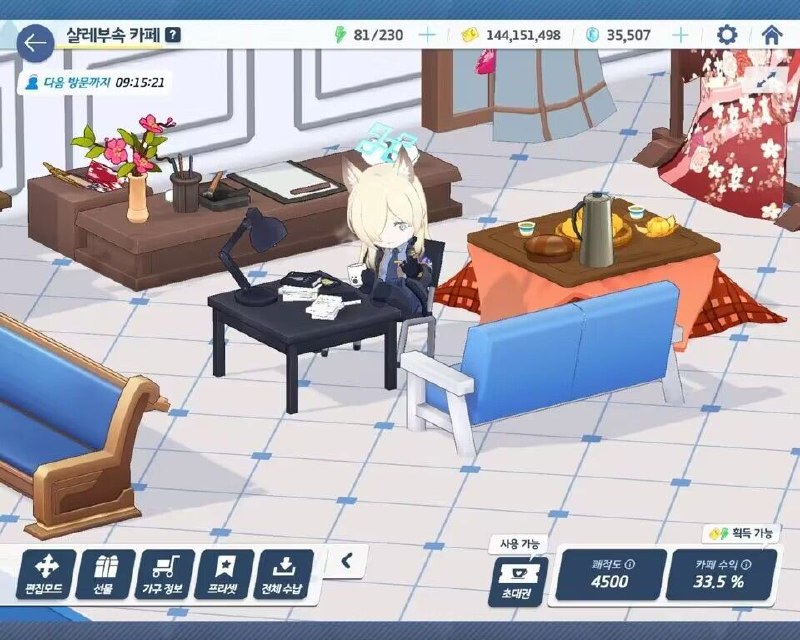This screenshot has width=800, height=640.
Task: Collect 카페 수익 café earnings
Action: point(720,575)
